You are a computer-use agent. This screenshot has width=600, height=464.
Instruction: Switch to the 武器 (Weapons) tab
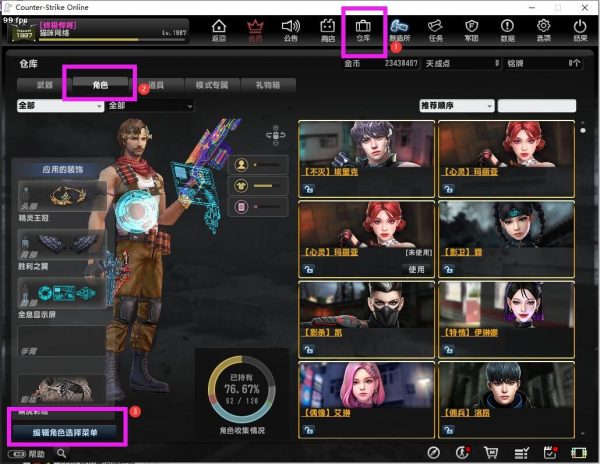(x=42, y=86)
